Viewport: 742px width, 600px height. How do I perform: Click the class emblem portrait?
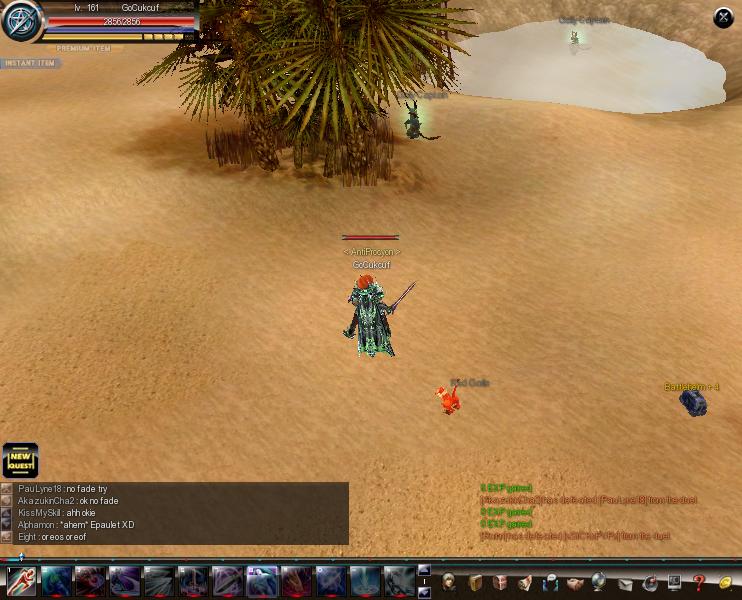click(20, 22)
